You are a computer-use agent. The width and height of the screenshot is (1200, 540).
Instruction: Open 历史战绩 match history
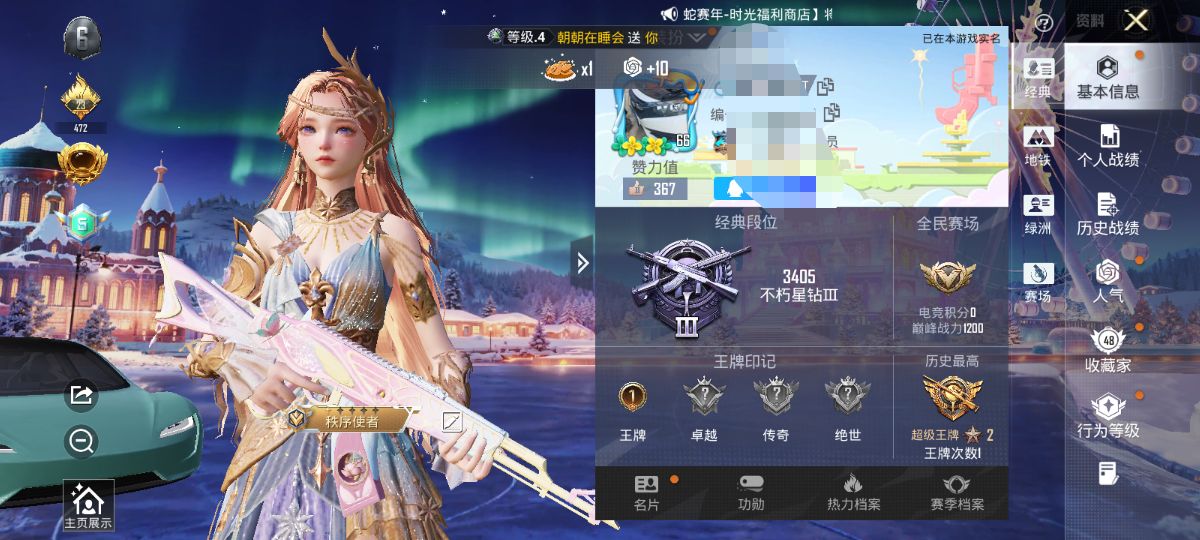click(1107, 214)
